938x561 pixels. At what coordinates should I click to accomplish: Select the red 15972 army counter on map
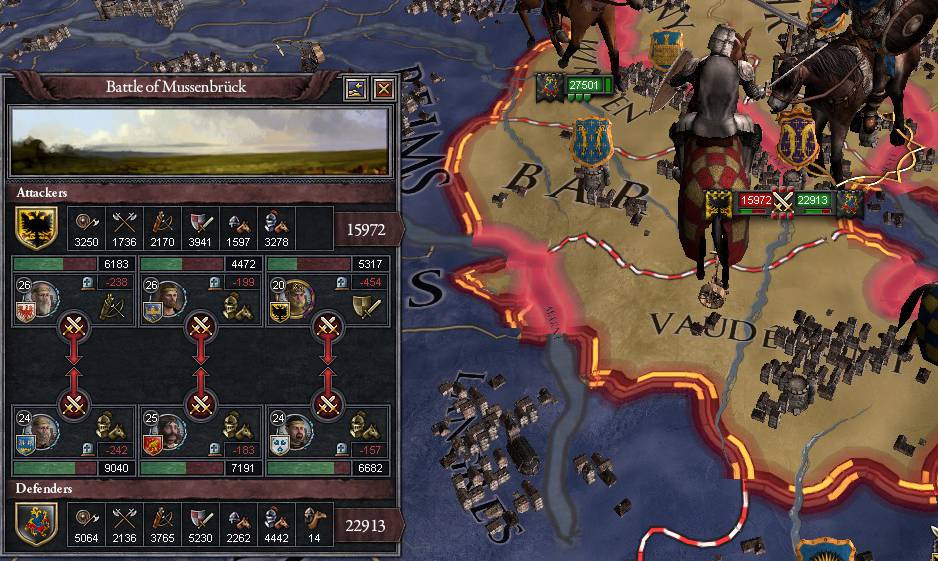(755, 201)
